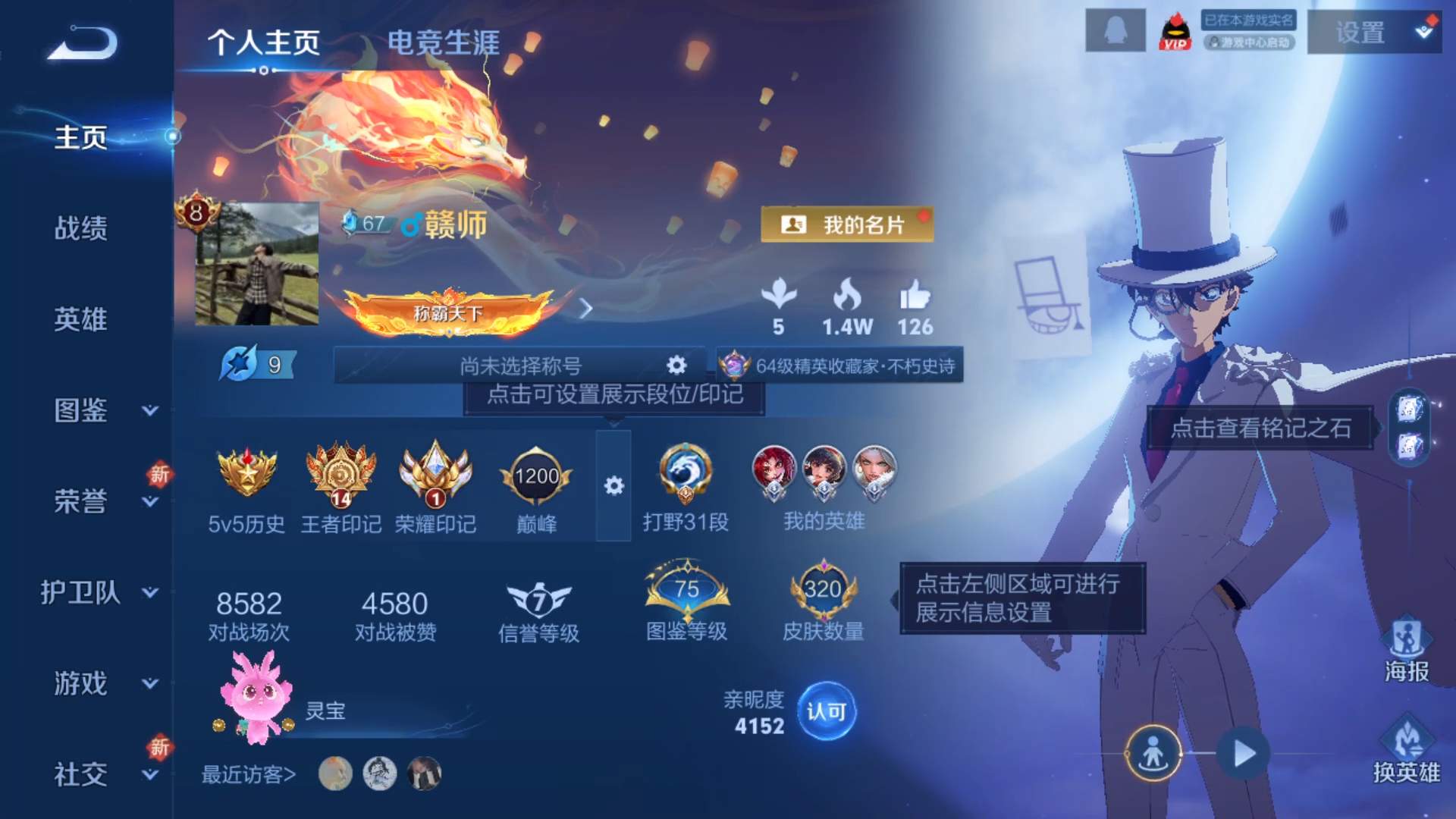Click the 我的名片 button

[x=847, y=224]
